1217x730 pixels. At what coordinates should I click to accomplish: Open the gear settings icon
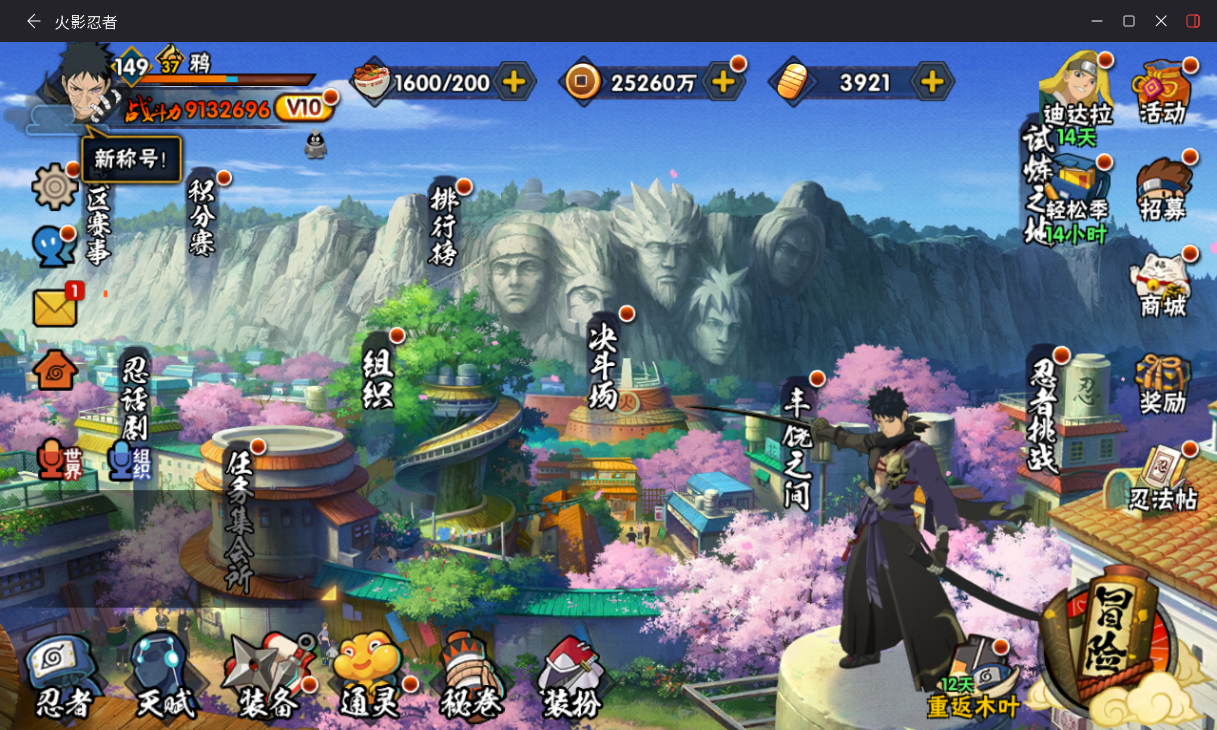point(54,187)
